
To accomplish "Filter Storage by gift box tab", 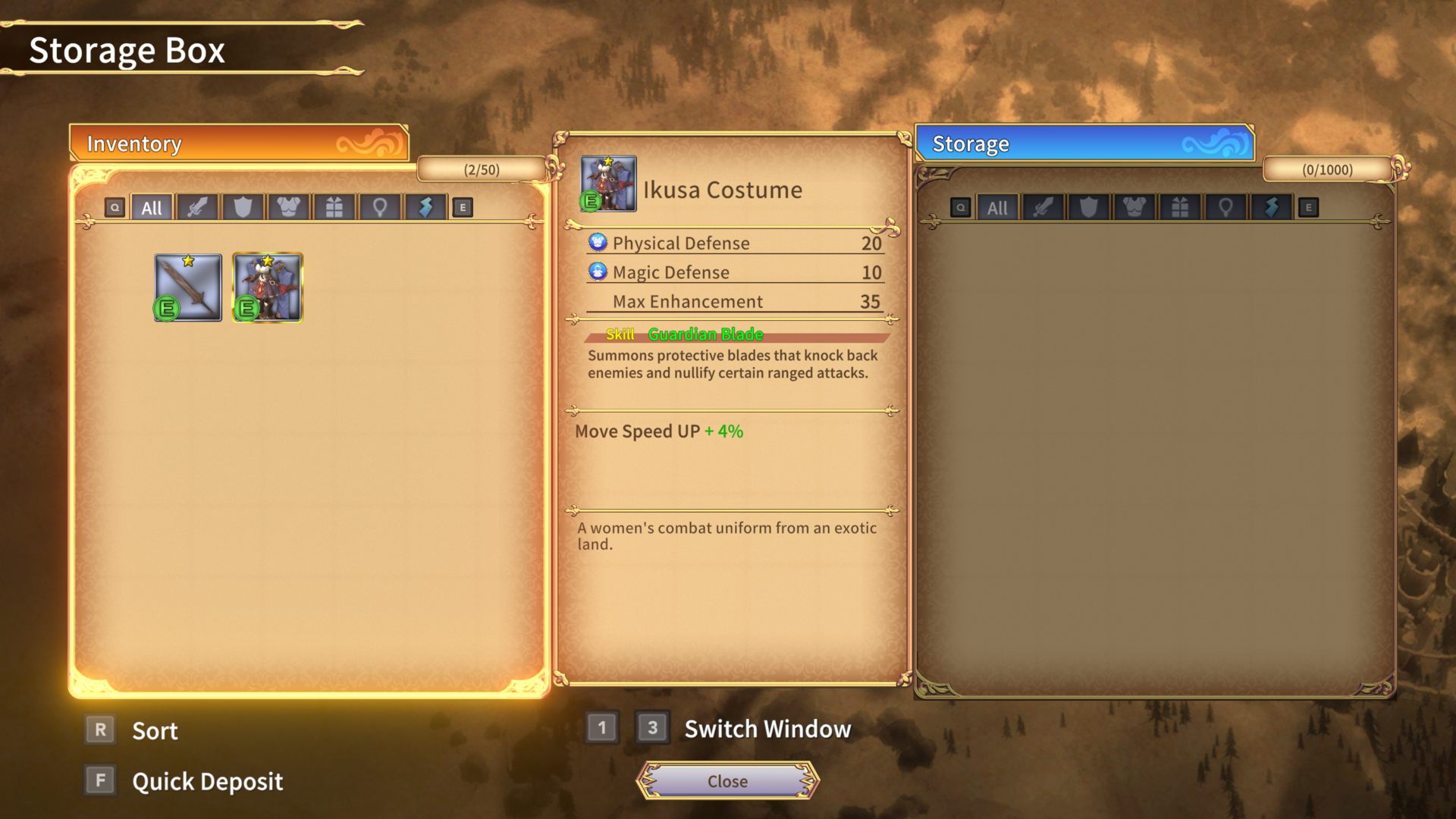I will 1180,208.
